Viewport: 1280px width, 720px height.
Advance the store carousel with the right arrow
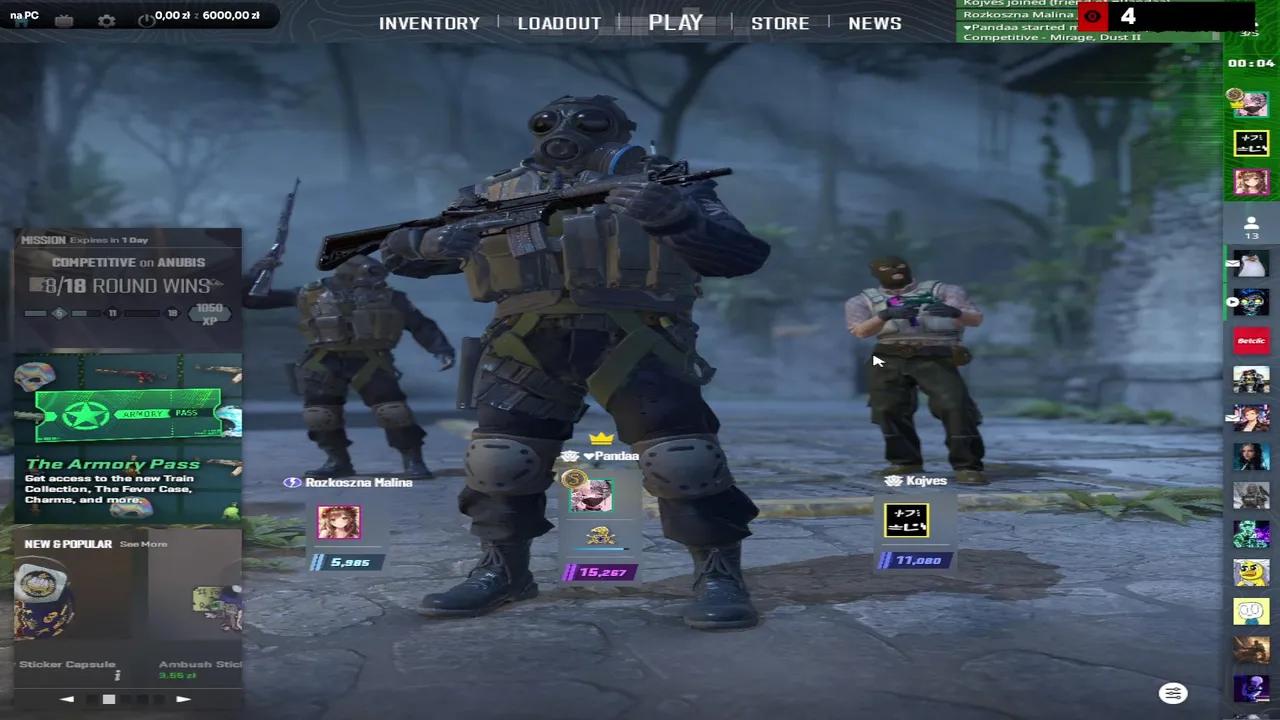tap(183, 699)
